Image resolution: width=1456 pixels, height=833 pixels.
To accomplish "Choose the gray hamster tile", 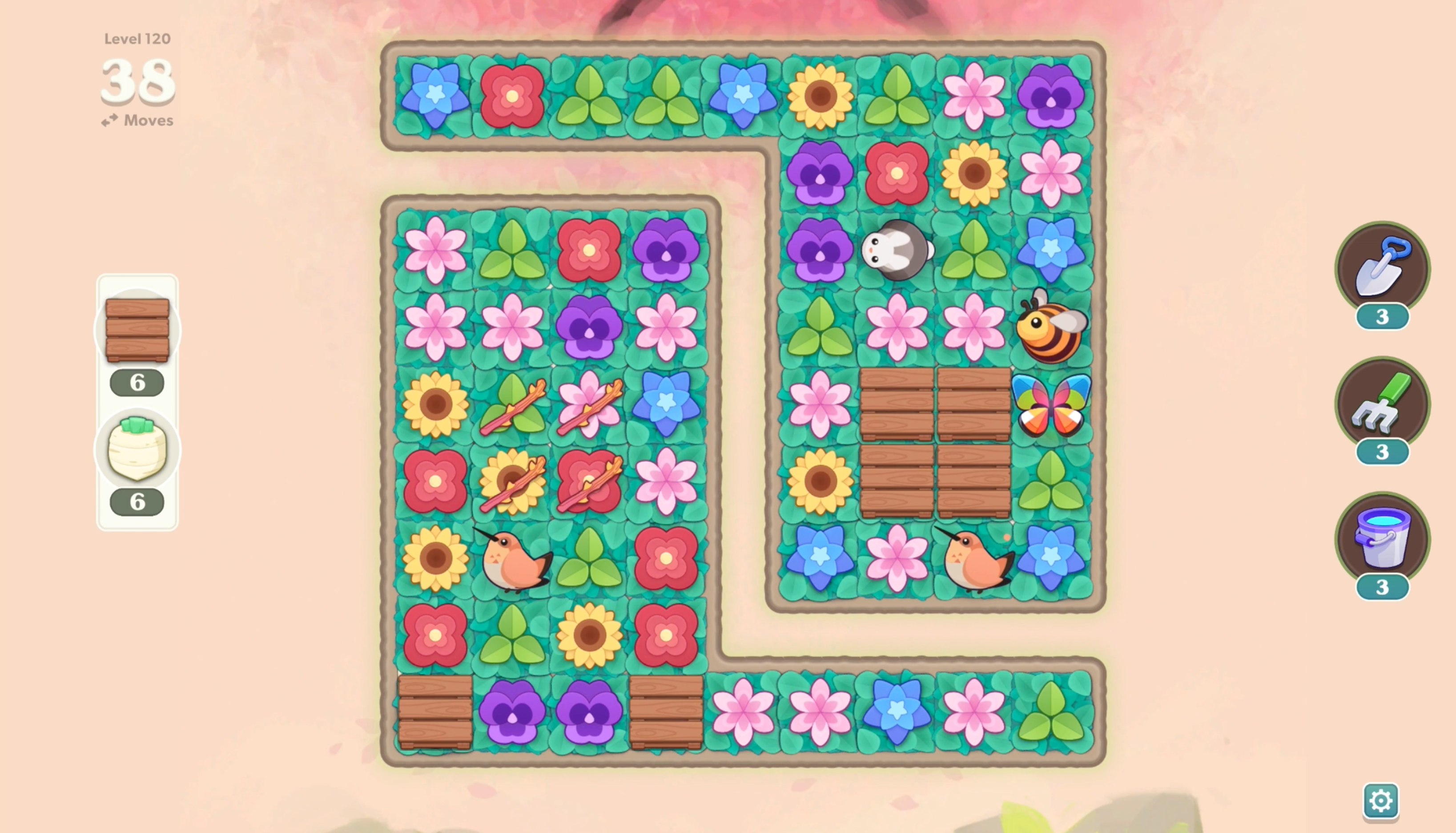I will 897,250.
